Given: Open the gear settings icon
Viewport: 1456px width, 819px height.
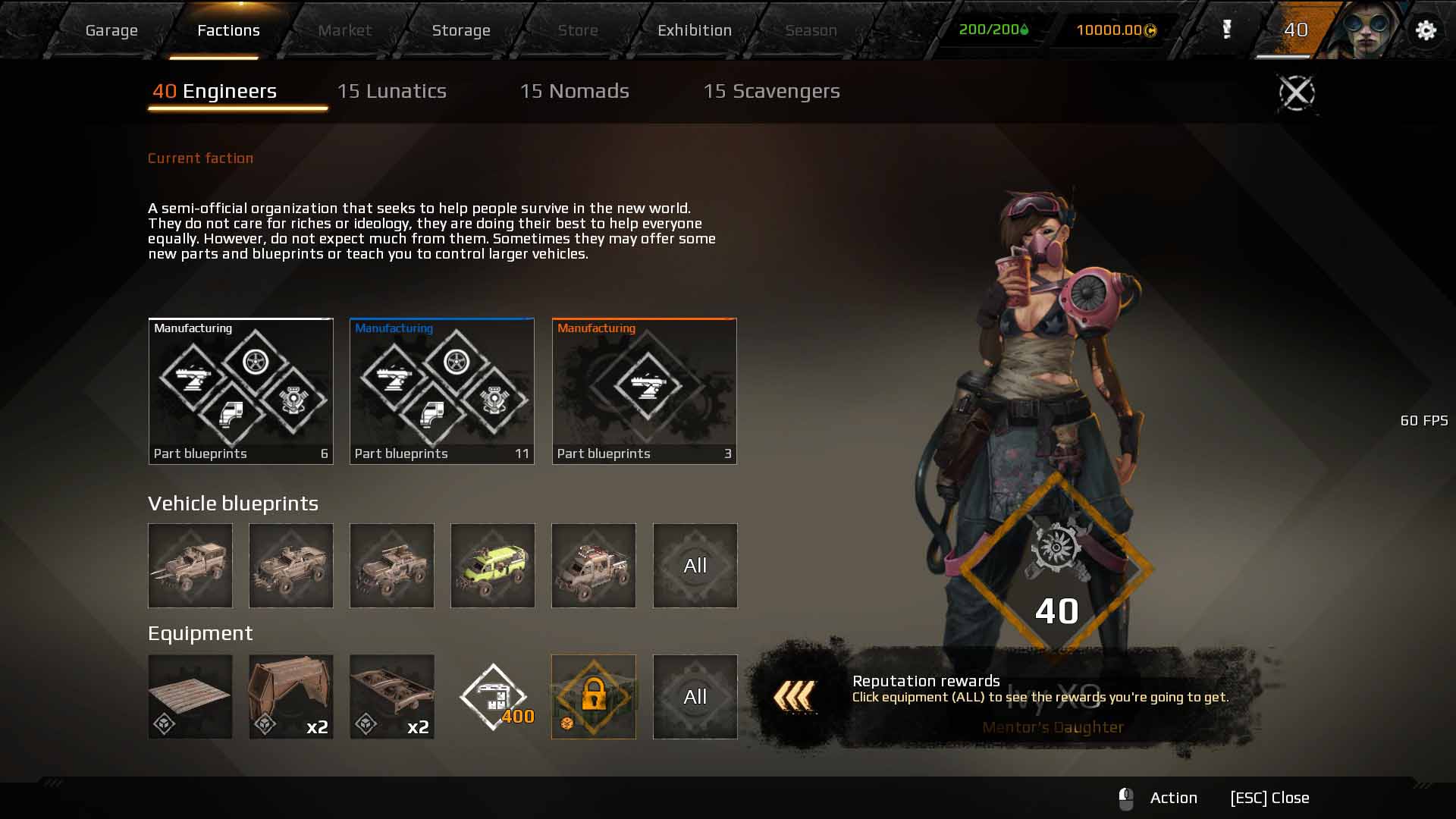Looking at the screenshot, I should coord(1426,30).
